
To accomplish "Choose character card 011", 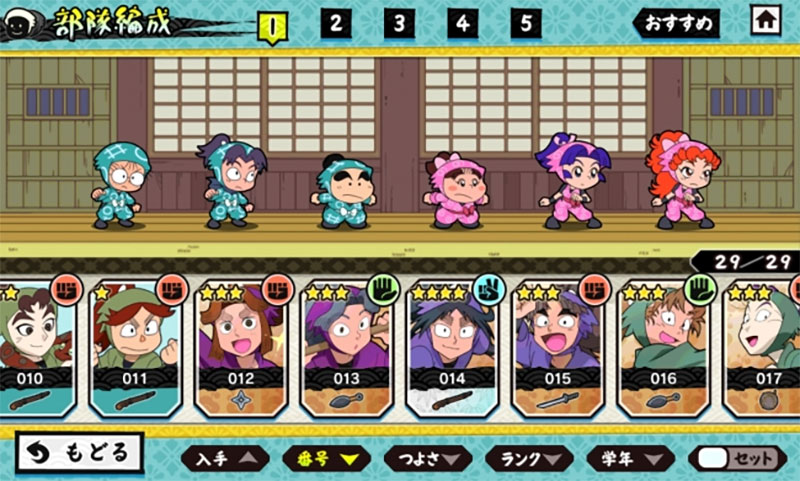I will [x=133, y=350].
